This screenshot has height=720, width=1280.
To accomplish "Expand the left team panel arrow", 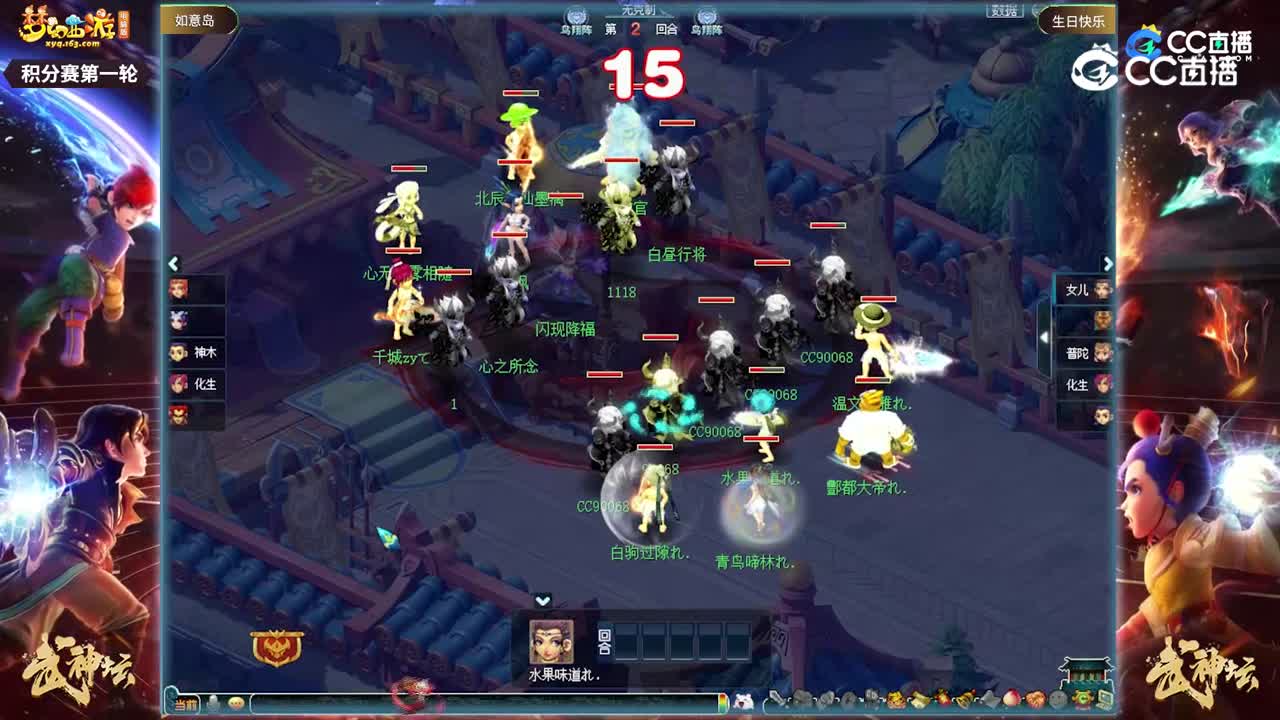I will (175, 262).
